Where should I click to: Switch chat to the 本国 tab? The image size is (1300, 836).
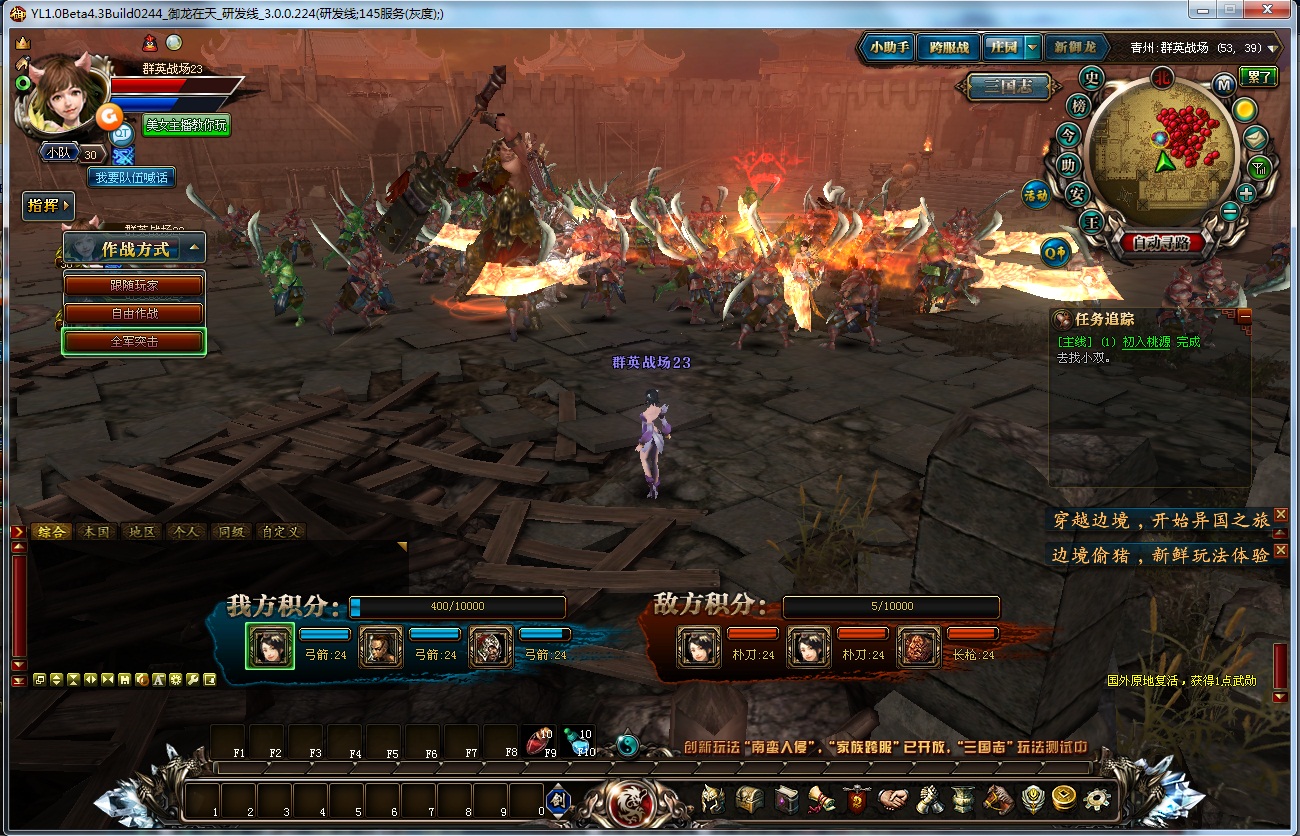[x=97, y=532]
